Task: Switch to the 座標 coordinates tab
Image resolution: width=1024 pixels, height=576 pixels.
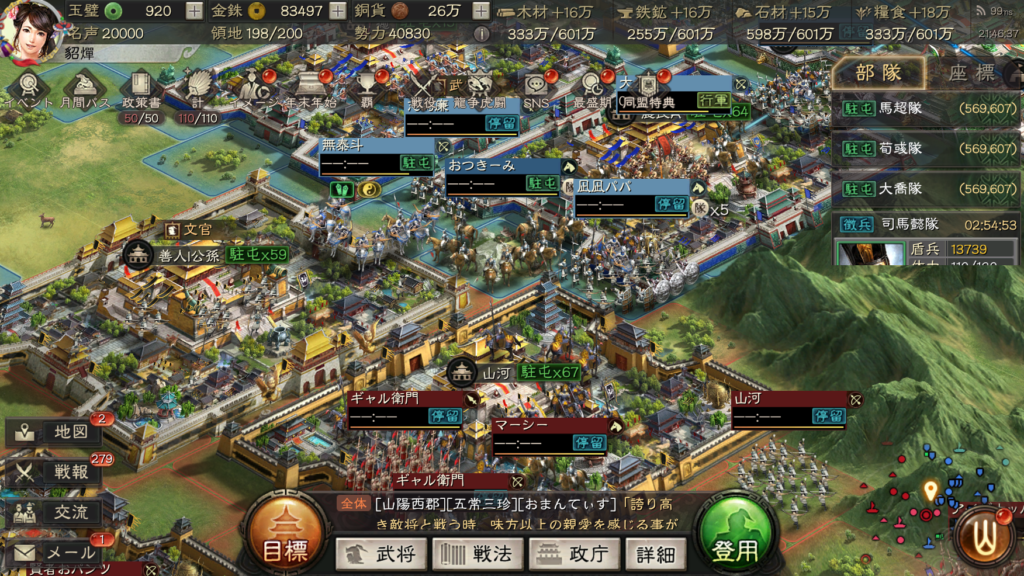Action: (971, 73)
